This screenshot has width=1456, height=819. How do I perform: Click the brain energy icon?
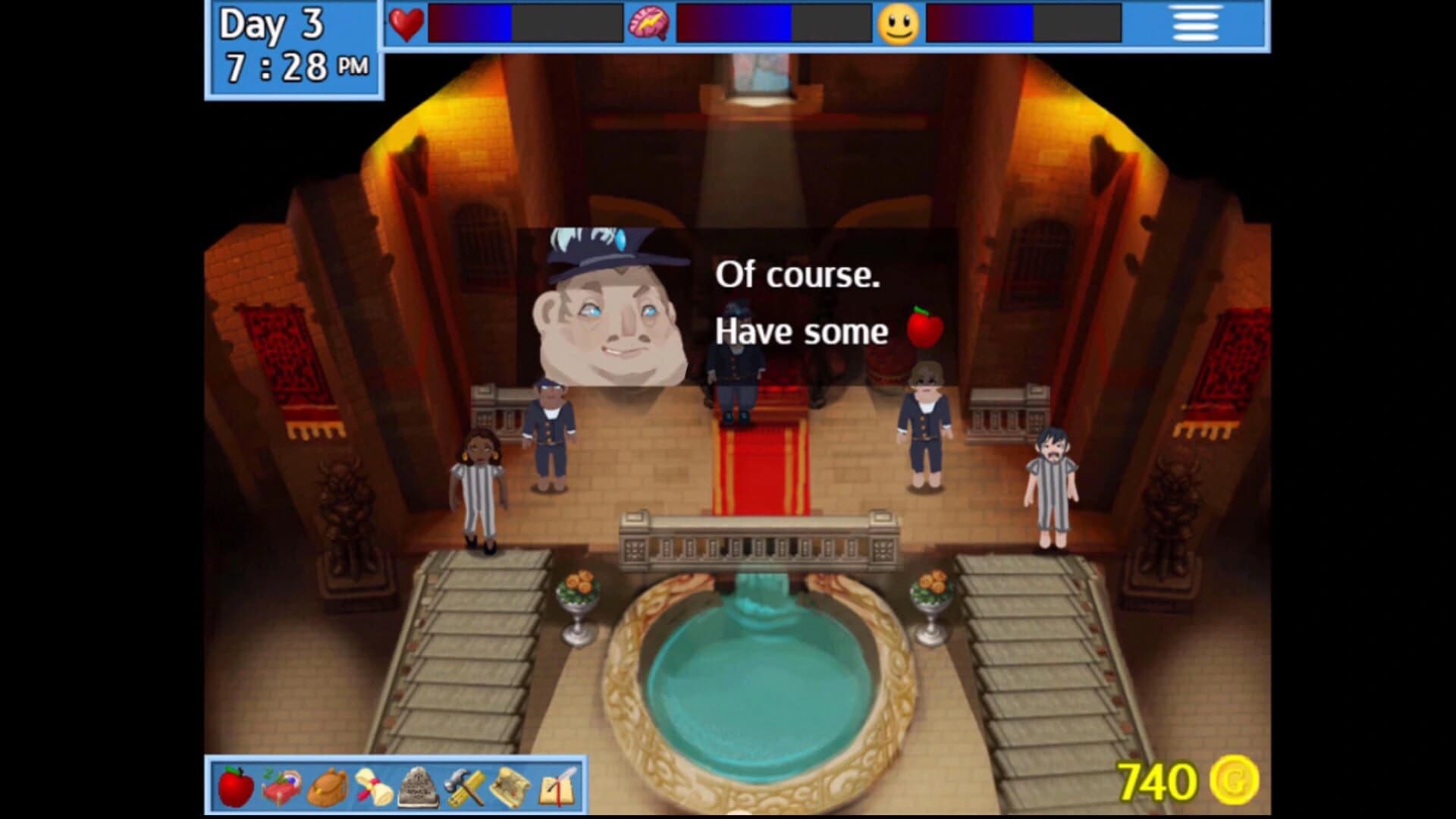click(650, 24)
